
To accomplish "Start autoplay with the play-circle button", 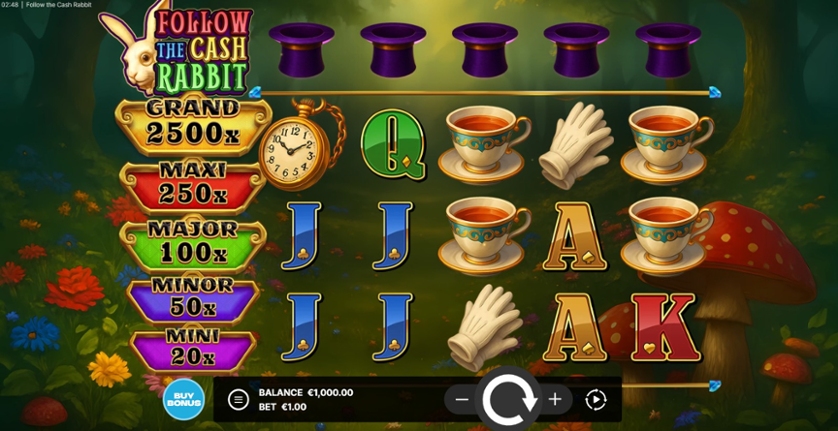I will point(596,400).
